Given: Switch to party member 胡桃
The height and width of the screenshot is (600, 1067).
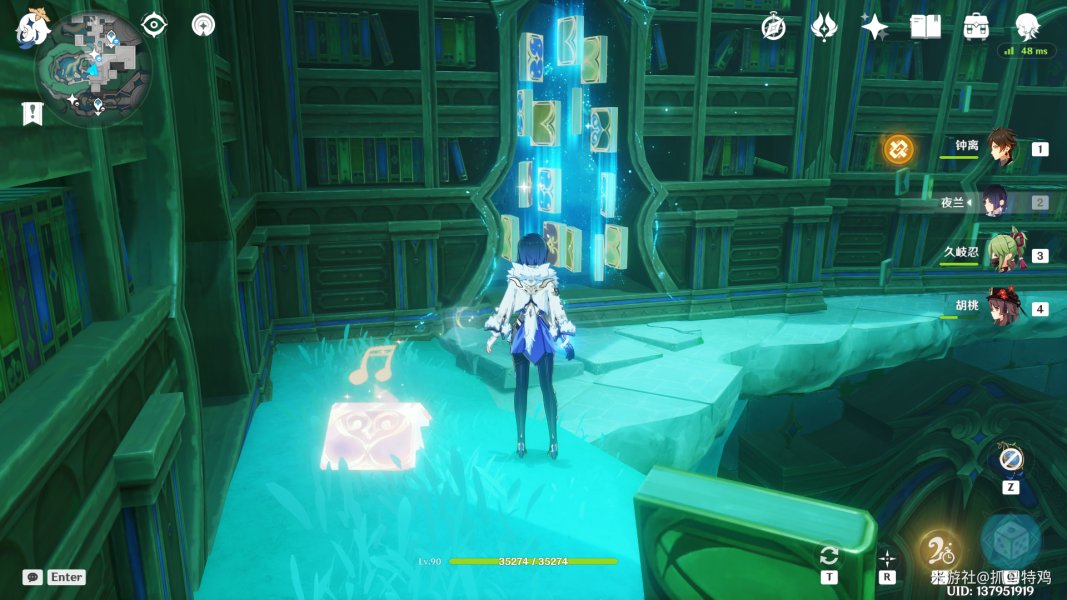Looking at the screenshot, I should click(1002, 307).
